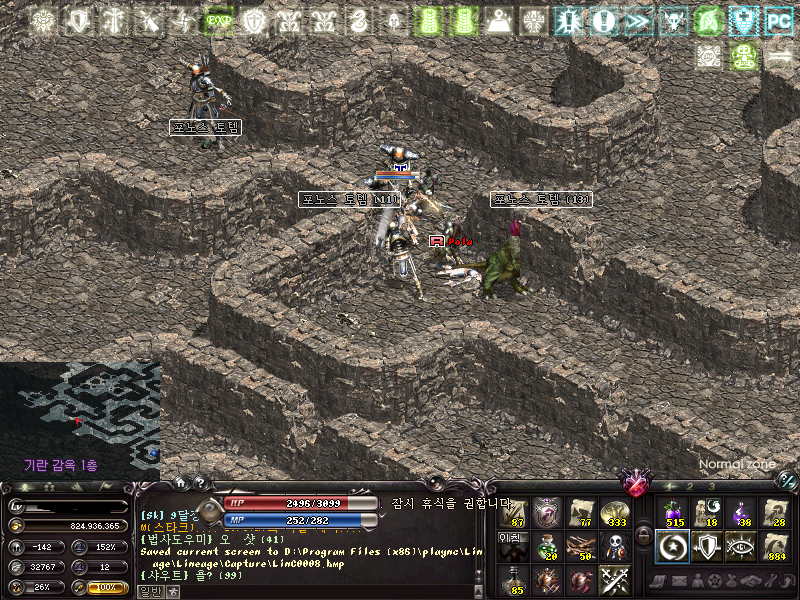Viewport: 800px width, 600px height.
Task: Click the PC buff icon
Action: pyautogui.click(x=778, y=20)
